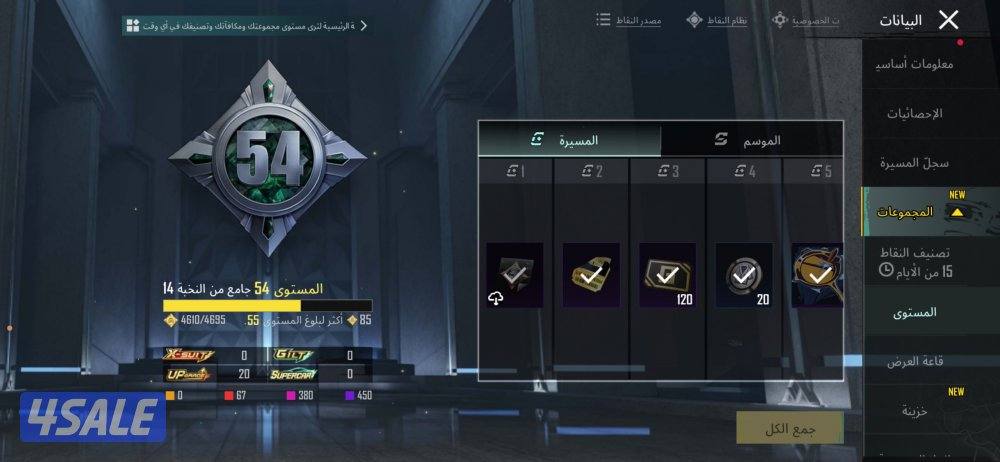Select the level 1 reward with download icon
The image size is (1000, 462).
tap(514, 275)
